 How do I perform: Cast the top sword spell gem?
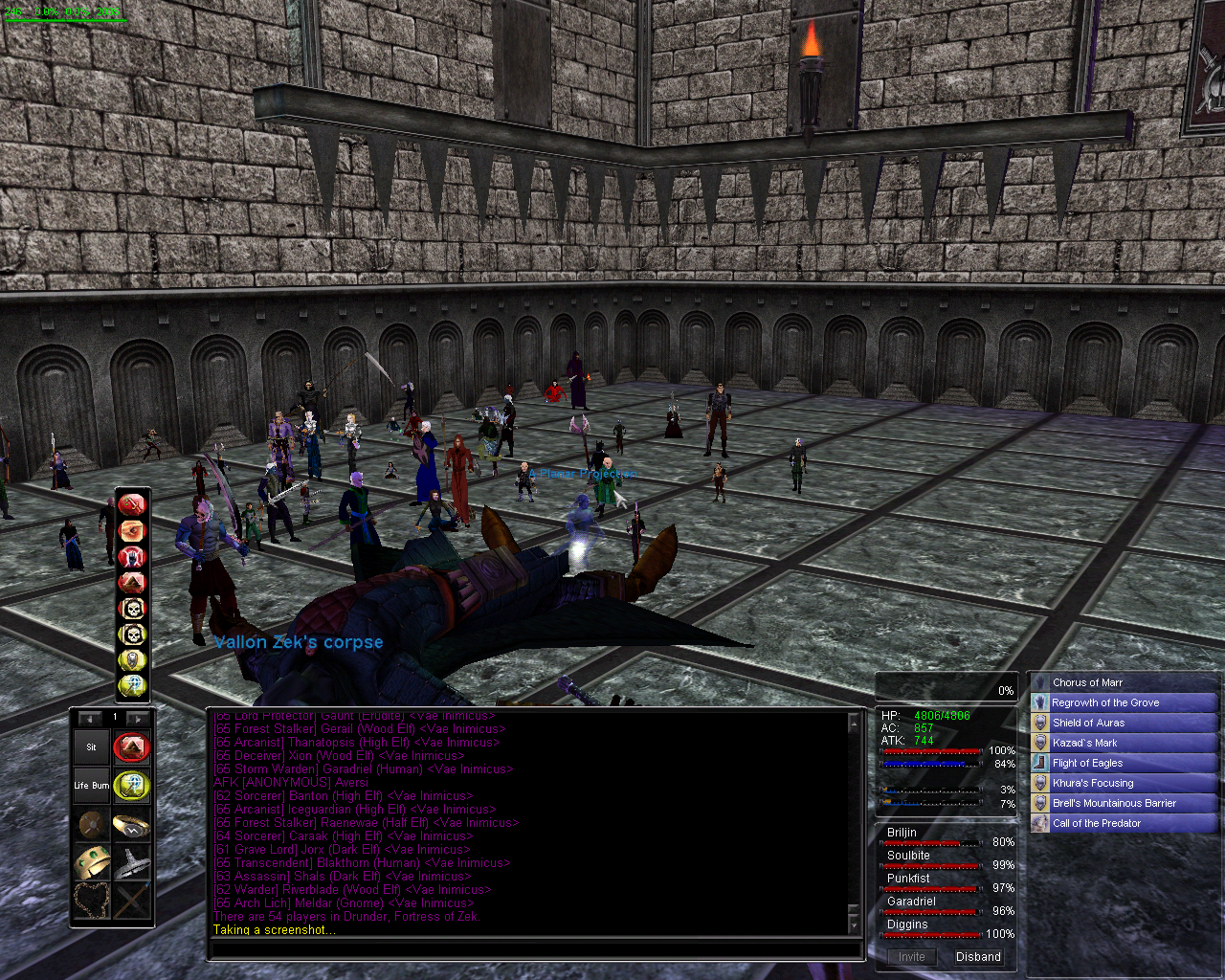point(132,504)
